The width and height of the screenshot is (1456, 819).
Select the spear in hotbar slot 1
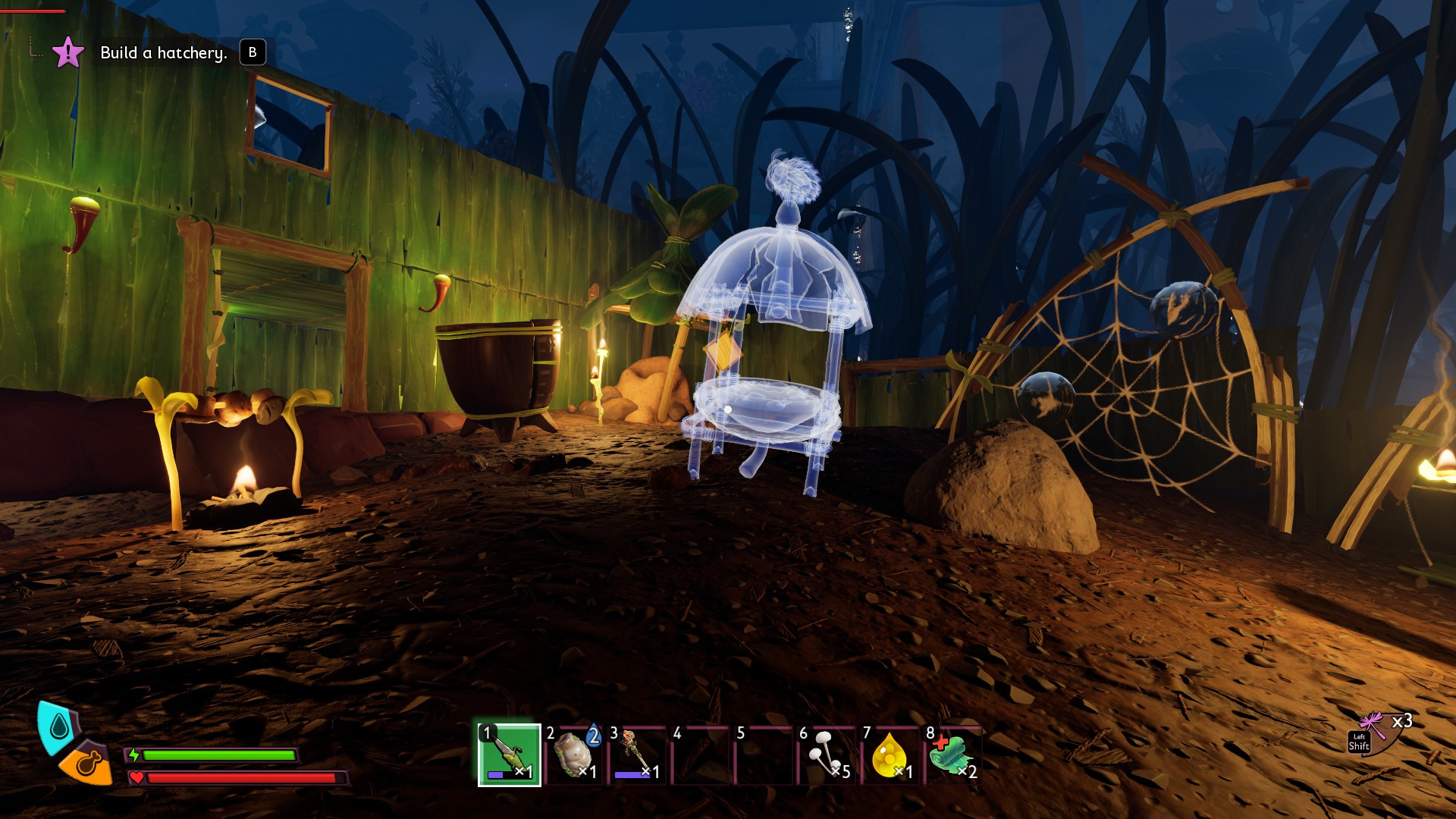point(509,755)
